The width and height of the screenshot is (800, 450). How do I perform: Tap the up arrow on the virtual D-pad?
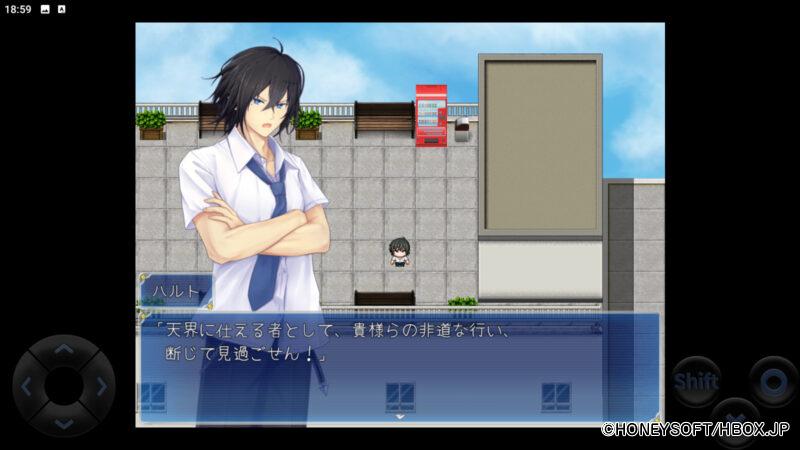click(x=63, y=350)
